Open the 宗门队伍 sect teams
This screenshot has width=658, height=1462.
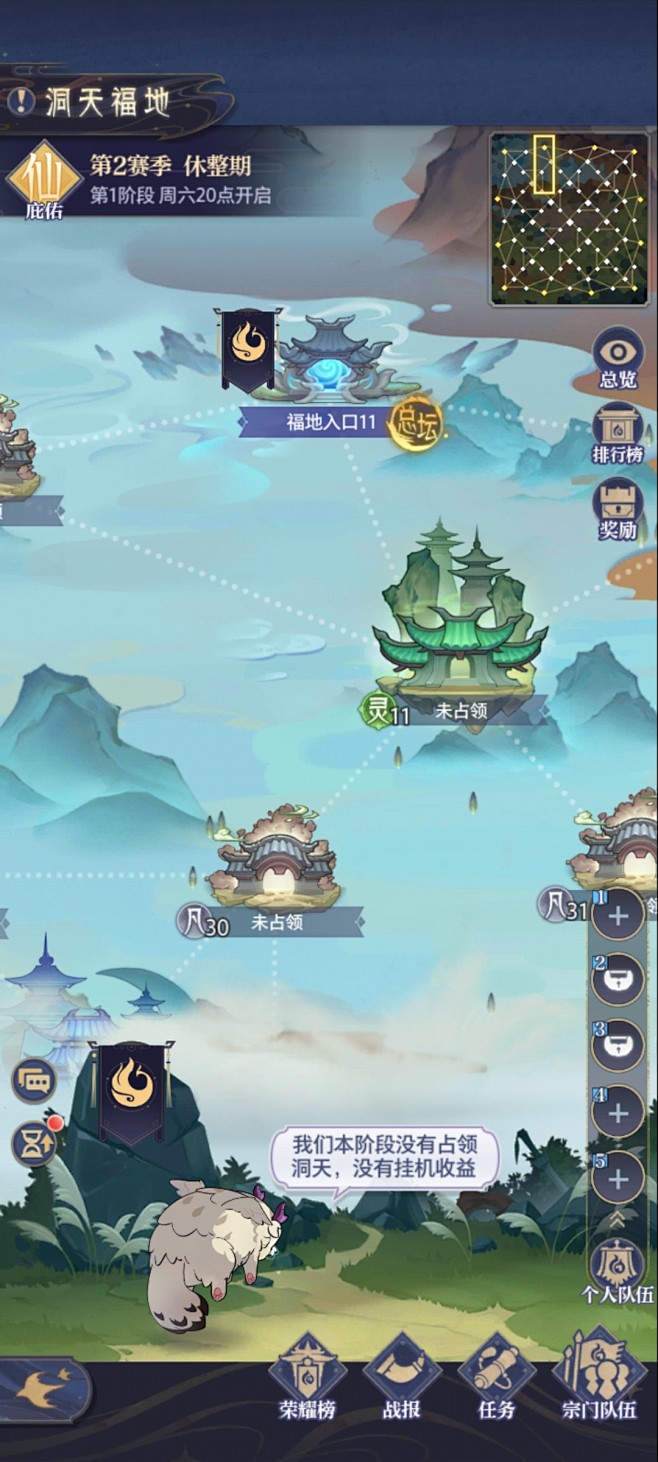[x=599, y=1375]
